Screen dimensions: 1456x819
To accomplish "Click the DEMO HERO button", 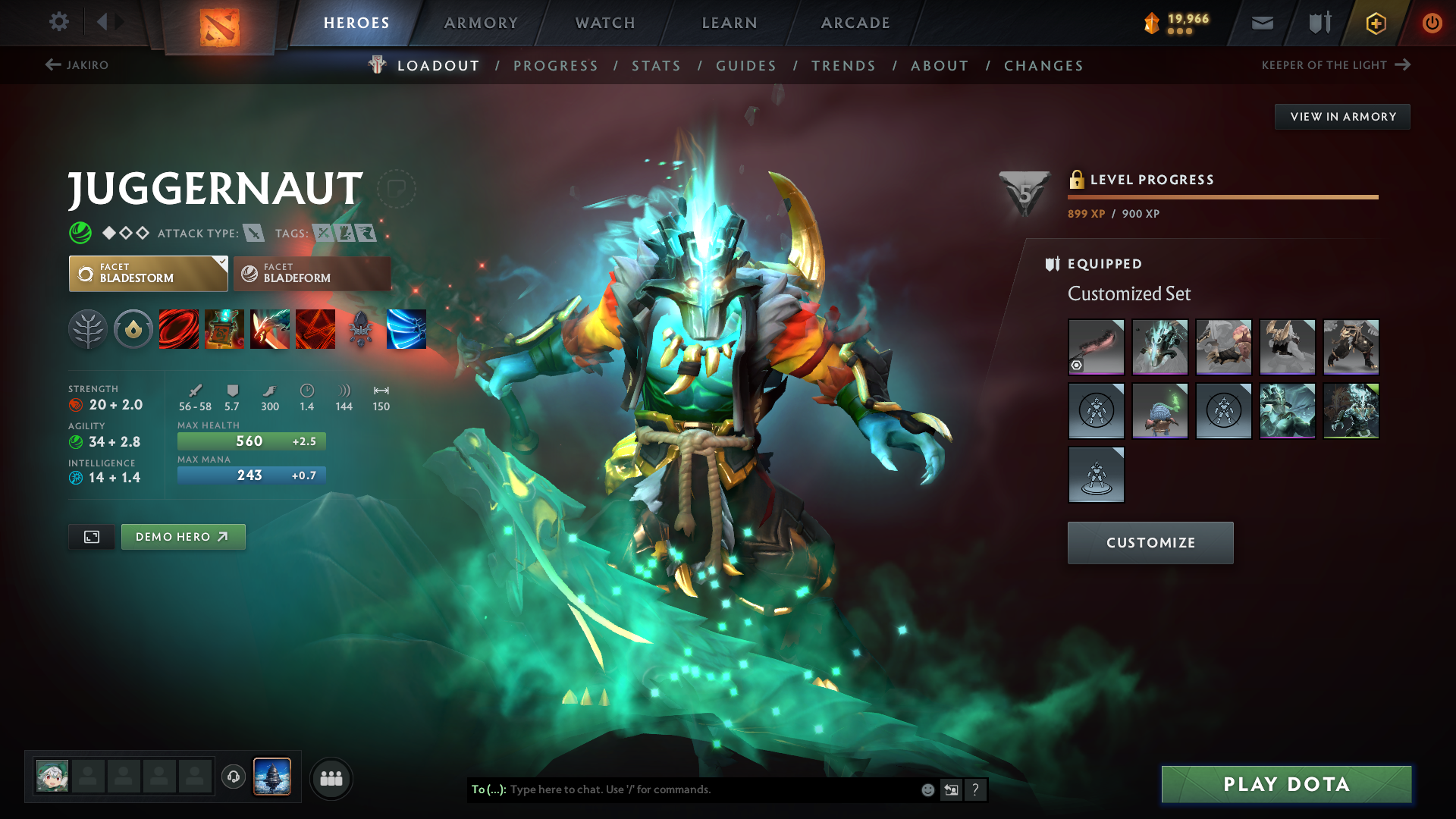I will (183, 536).
